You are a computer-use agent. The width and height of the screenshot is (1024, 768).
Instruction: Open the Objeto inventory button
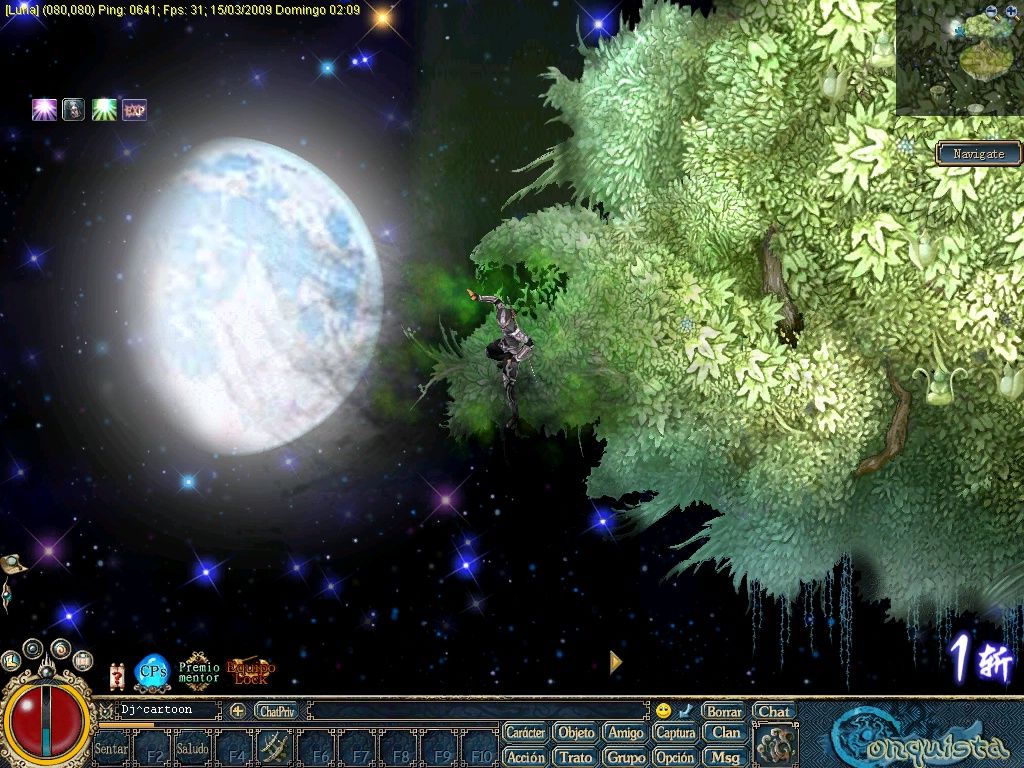click(x=576, y=733)
